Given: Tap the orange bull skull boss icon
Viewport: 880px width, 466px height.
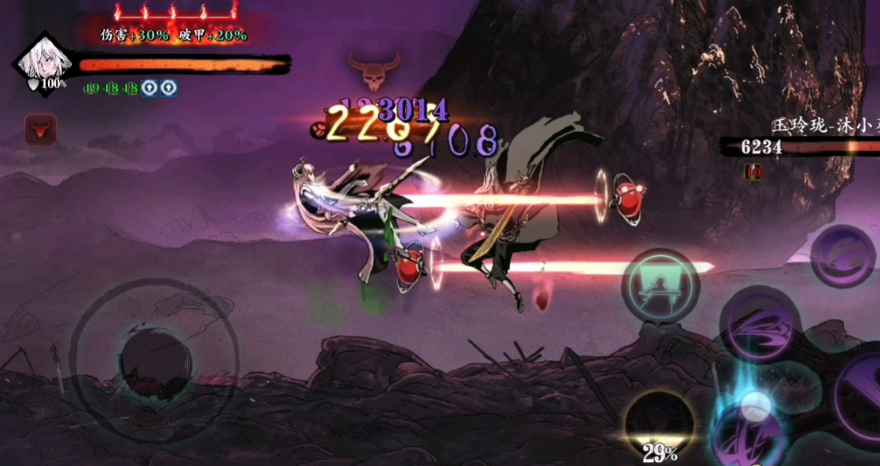Looking at the screenshot, I should pyautogui.click(x=373, y=70).
